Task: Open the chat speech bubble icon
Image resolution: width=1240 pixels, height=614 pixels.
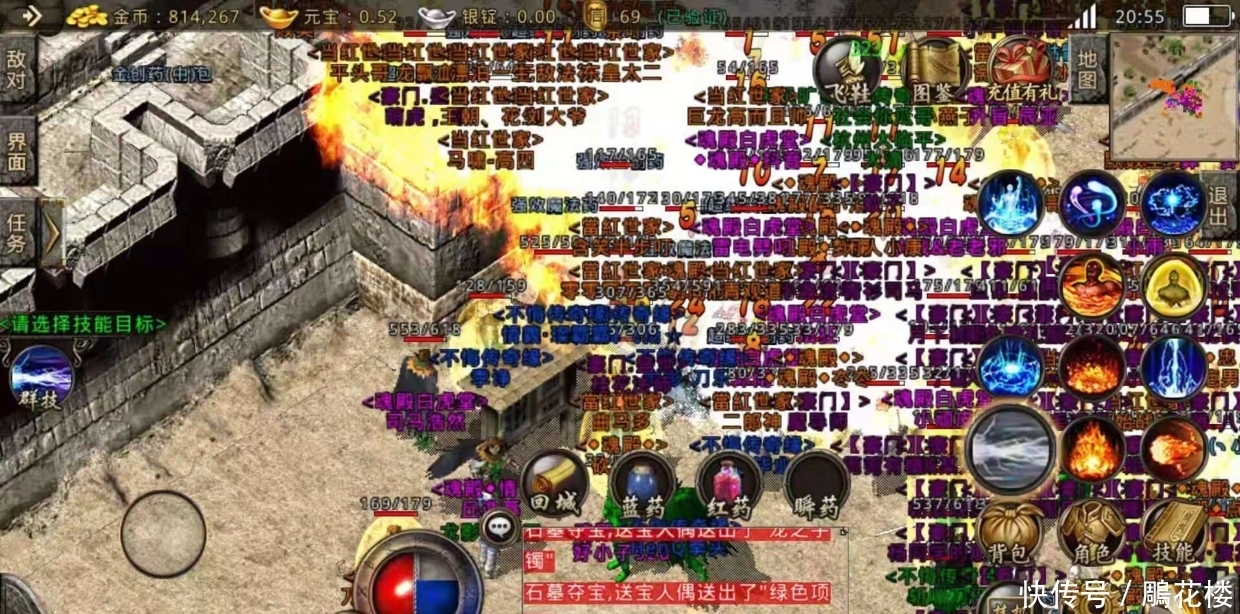Action: pos(497,527)
